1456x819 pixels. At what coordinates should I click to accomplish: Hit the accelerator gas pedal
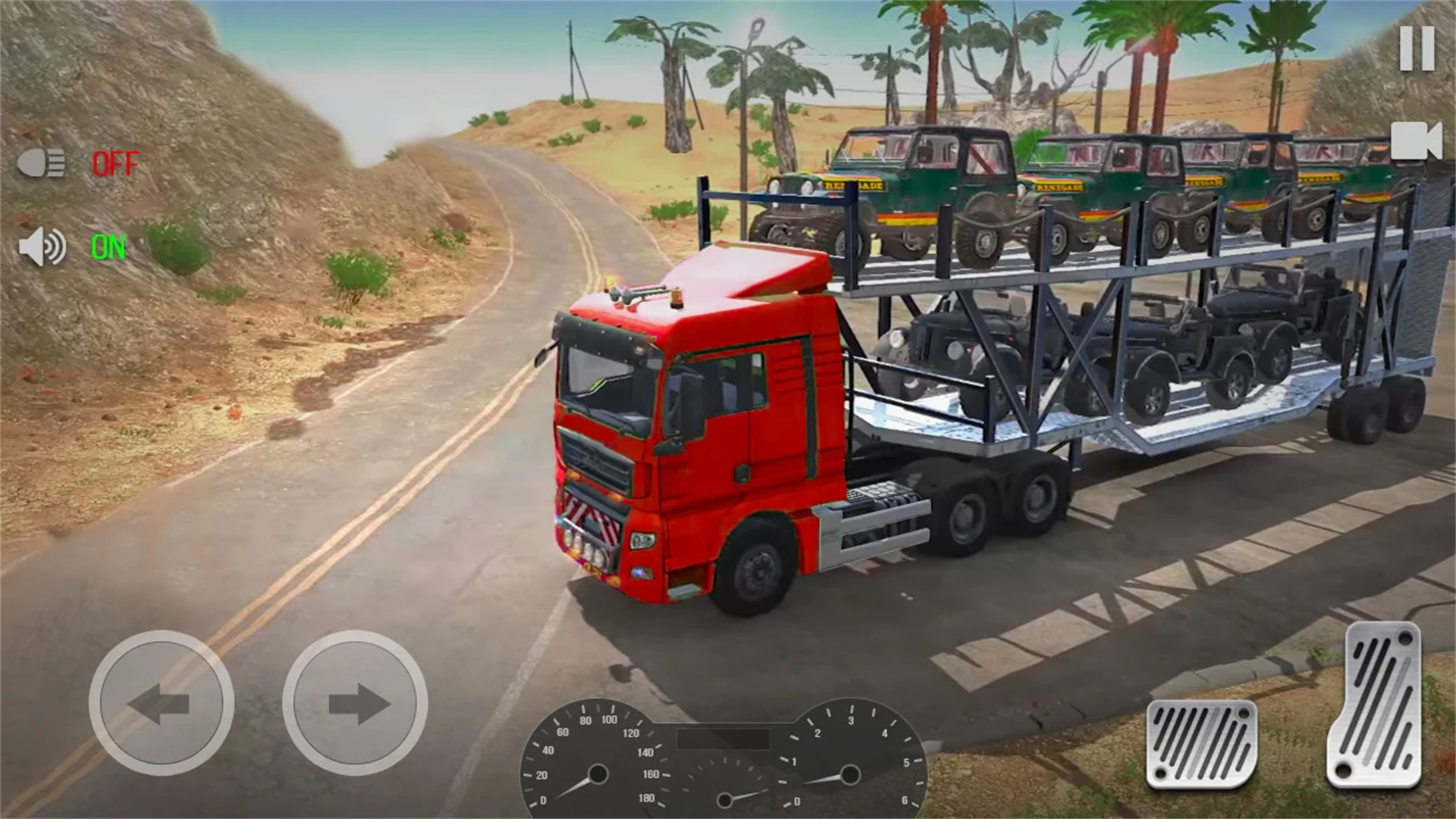pyautogui.click(x=1374, y=705)
